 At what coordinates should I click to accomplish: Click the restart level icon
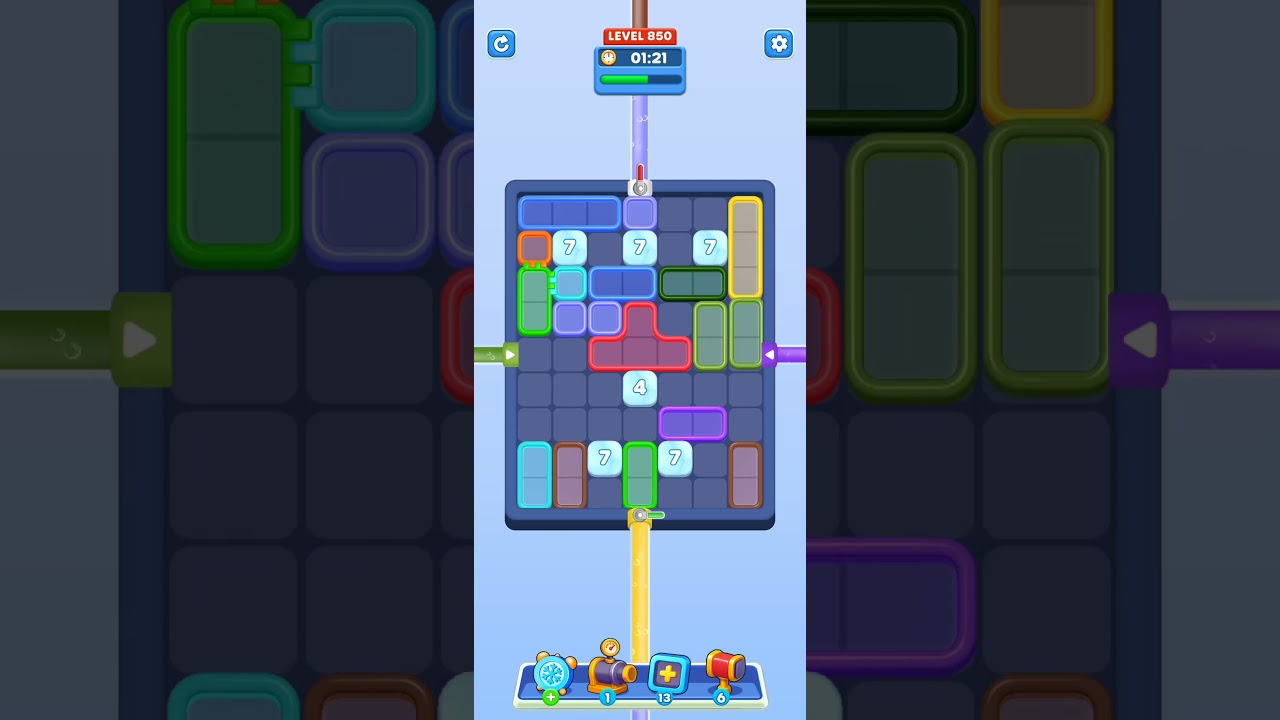point(501,44)
